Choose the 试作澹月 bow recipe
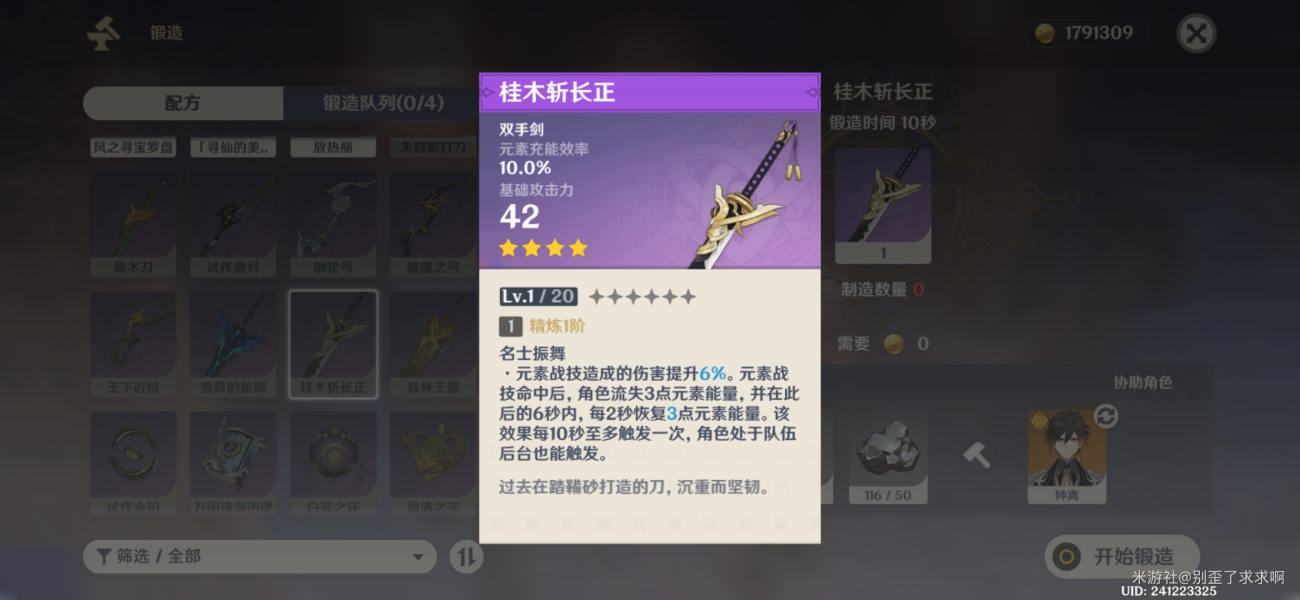1300x600 pixels. point(233,224)
